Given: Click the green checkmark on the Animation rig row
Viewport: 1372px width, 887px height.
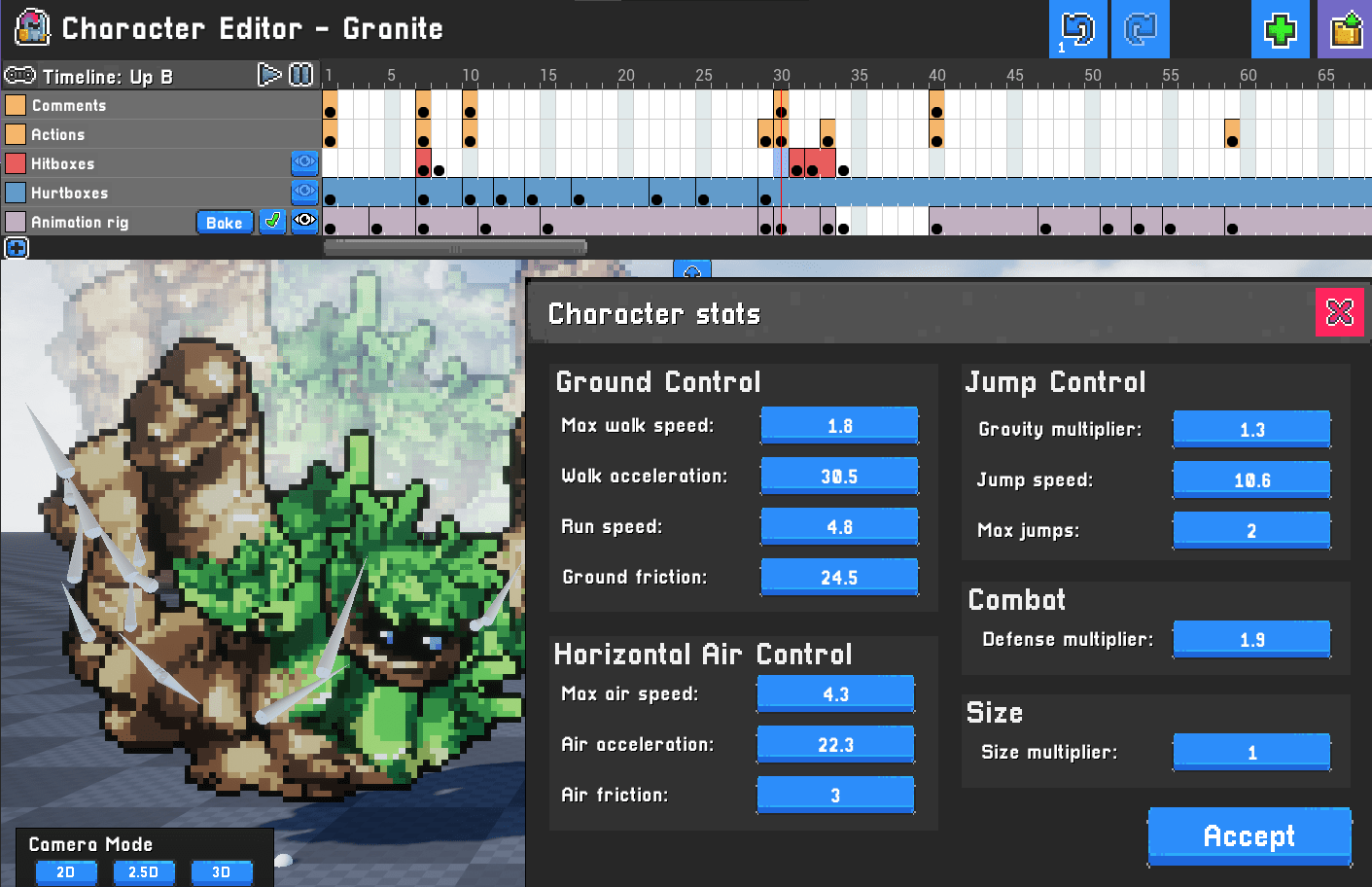Looking at the screenshot, I should tap(272, 222).
